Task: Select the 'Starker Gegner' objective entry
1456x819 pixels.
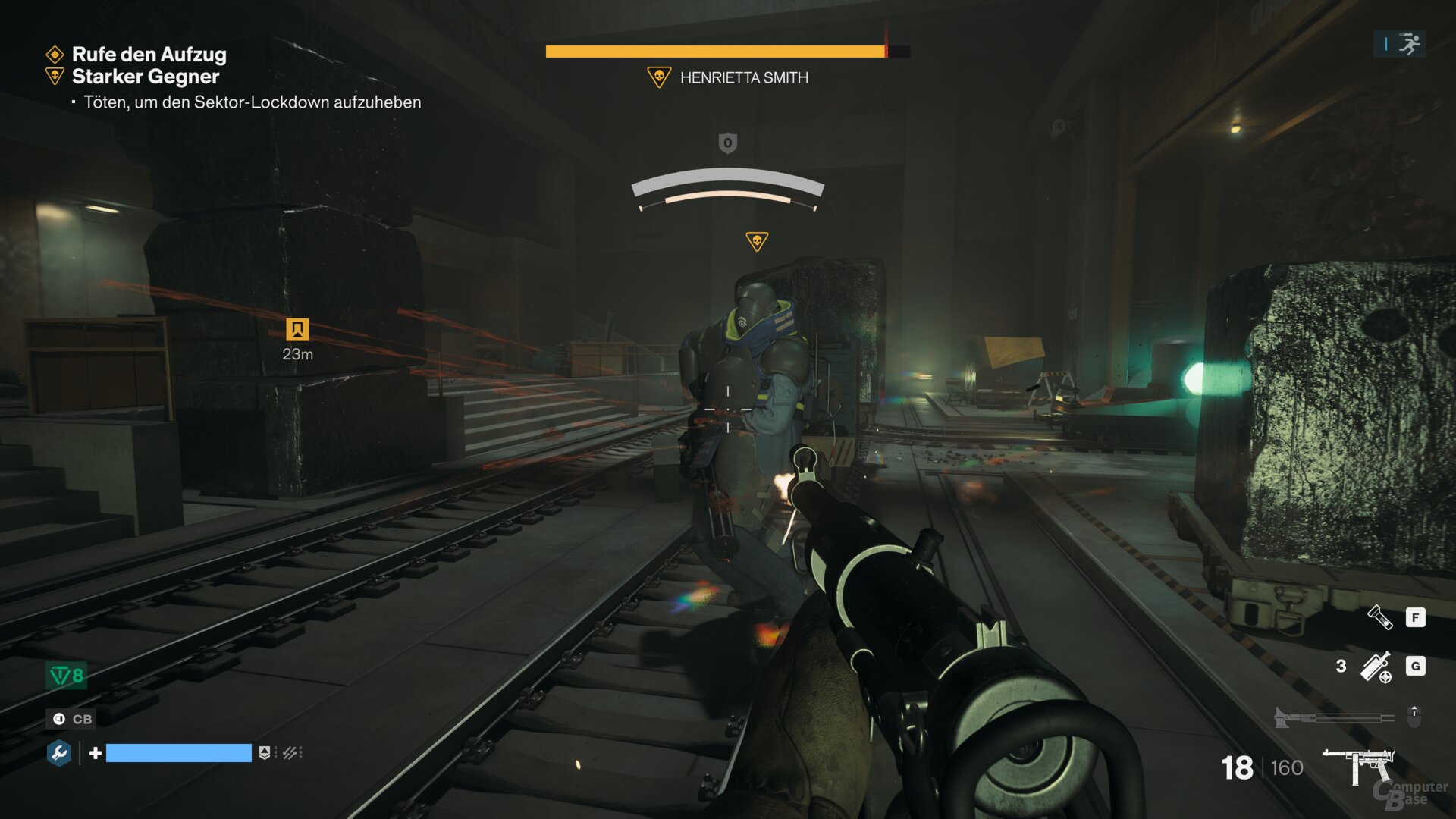Action: (x=145, y=77)
